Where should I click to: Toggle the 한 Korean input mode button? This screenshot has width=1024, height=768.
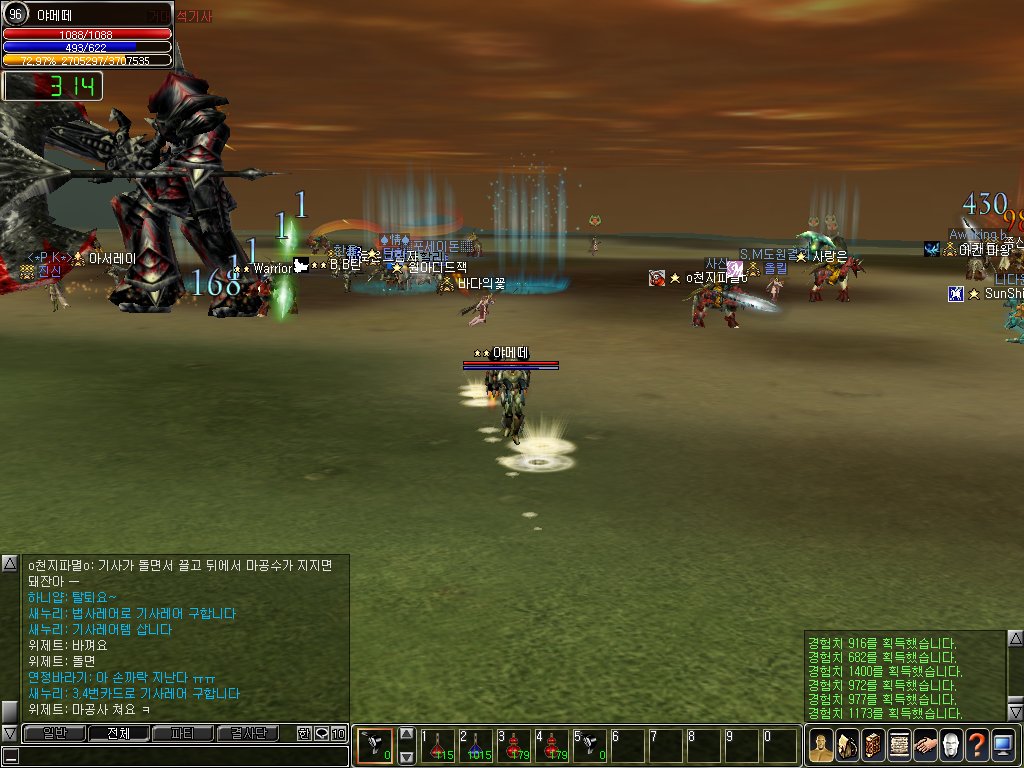(304, 734)
